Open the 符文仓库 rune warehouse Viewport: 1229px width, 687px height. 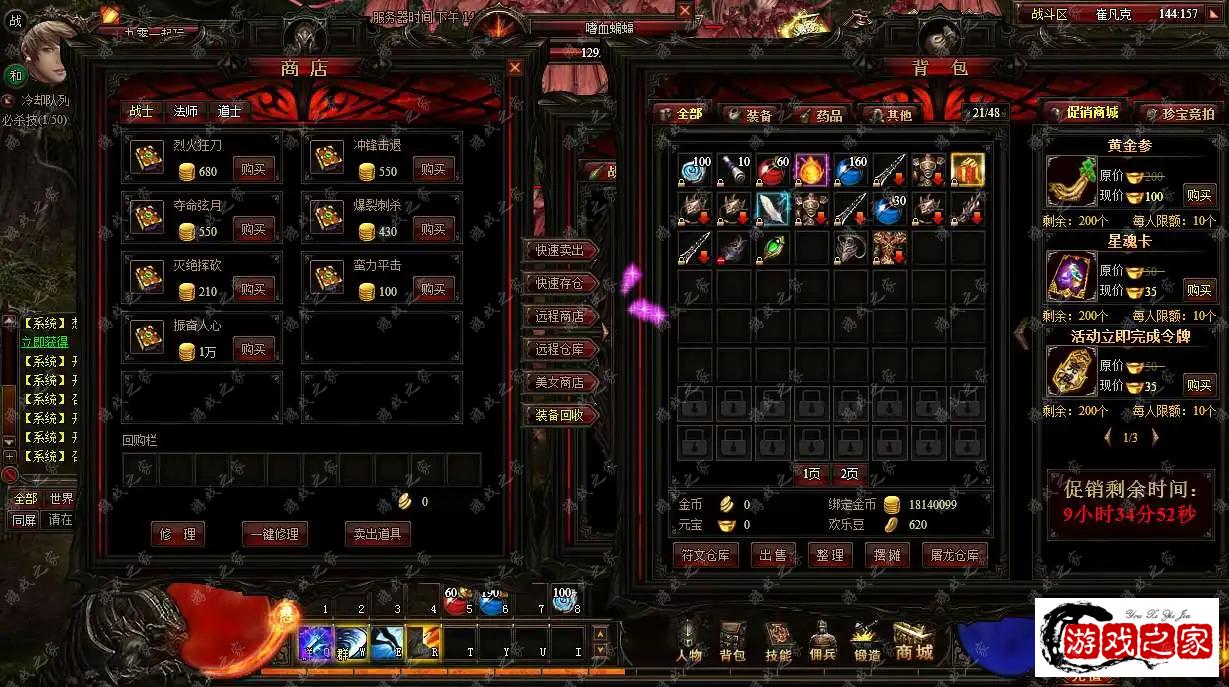(x=706, y=555)
